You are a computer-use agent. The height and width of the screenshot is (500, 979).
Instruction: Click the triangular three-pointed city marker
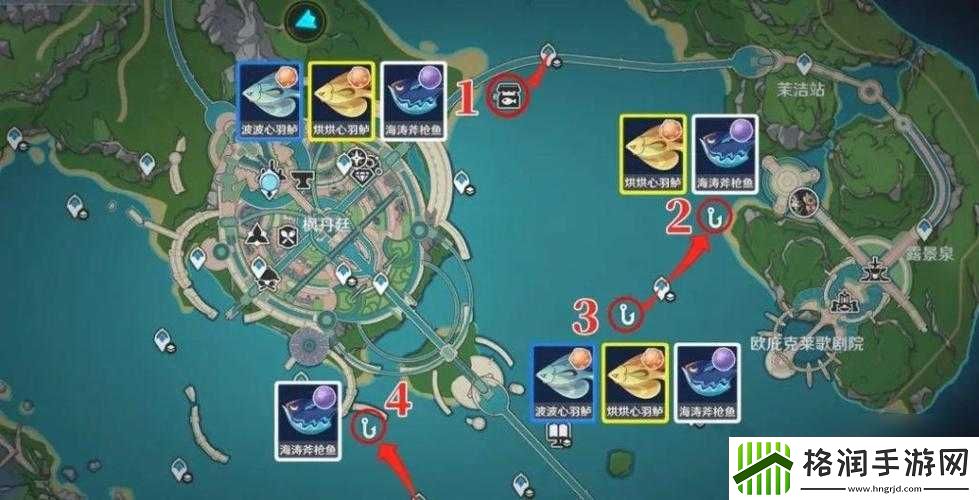point(258,235)
